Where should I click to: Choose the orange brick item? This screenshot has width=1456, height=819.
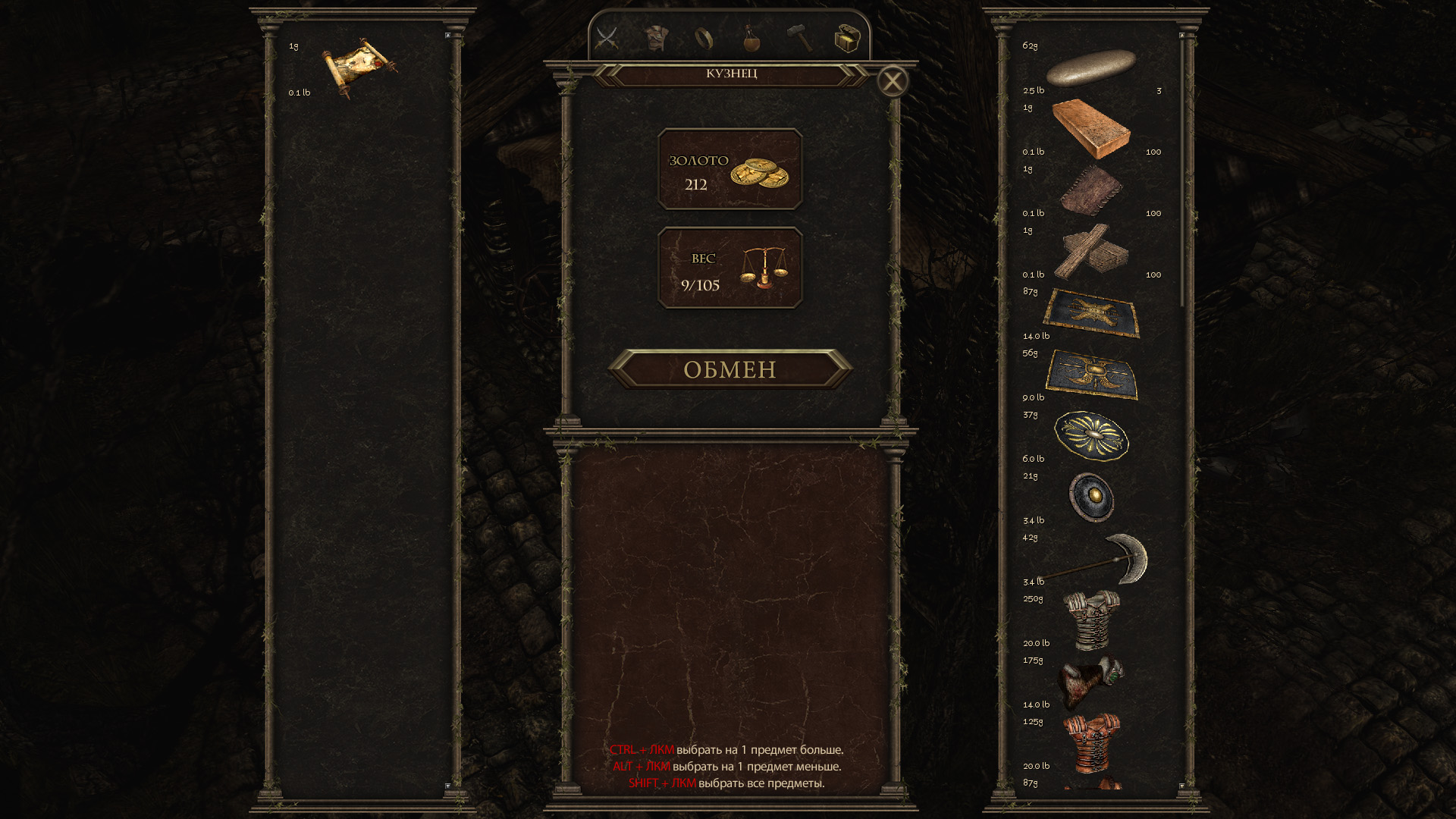coord(1091,129)
